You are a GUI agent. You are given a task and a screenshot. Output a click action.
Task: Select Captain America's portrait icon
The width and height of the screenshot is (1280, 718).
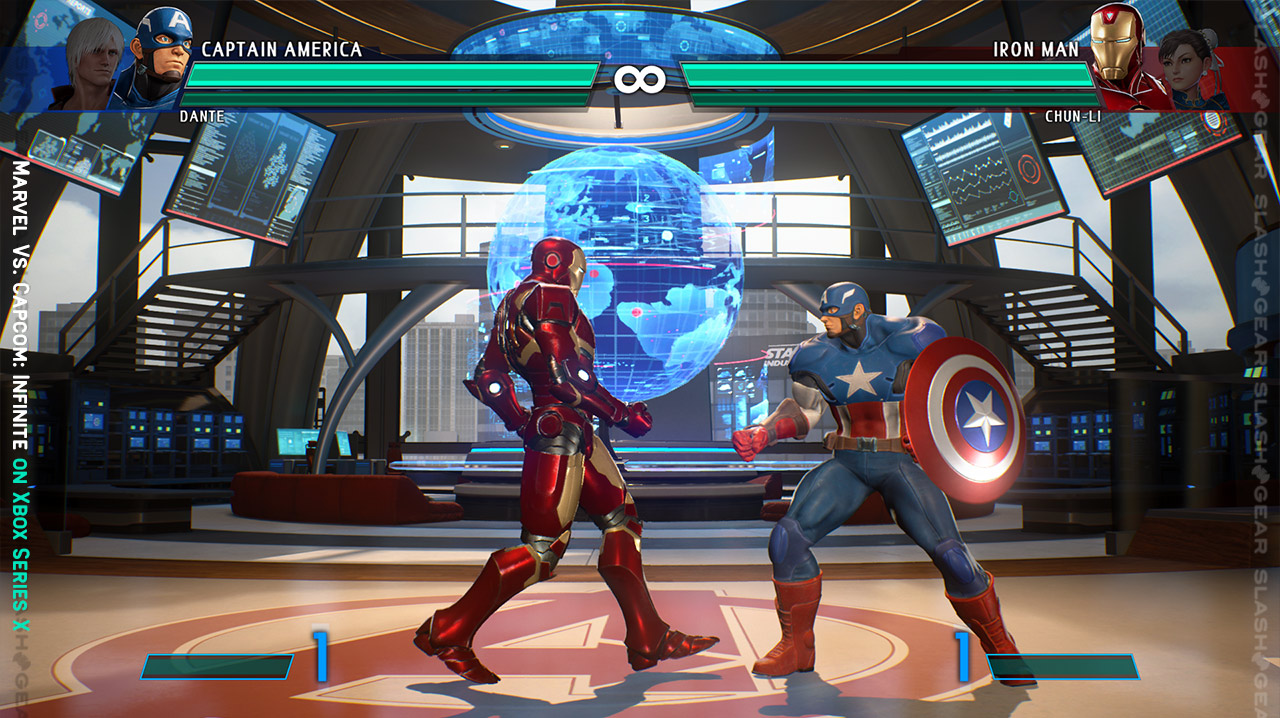(x=160, y=52)
